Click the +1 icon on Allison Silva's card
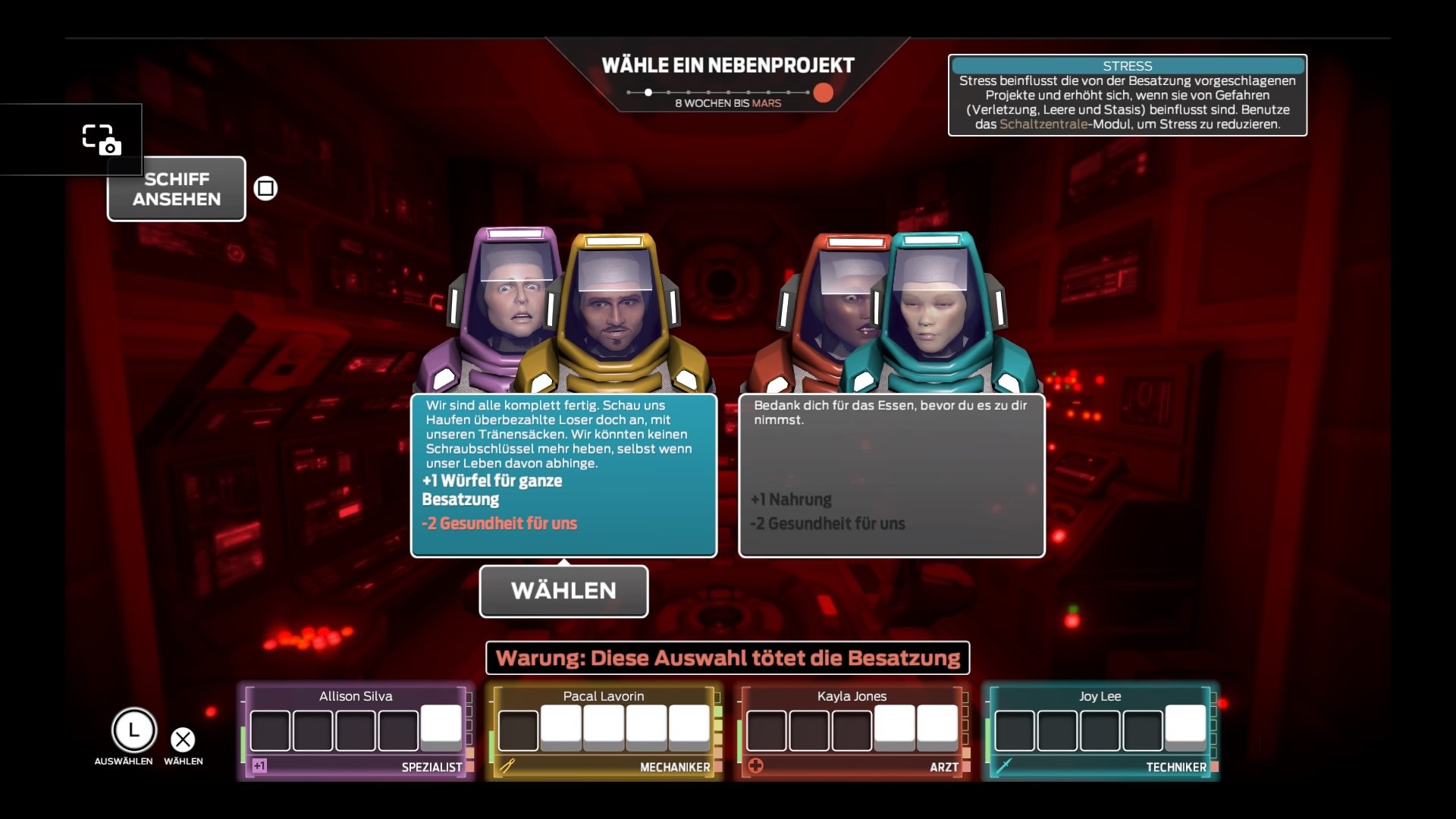1456x819 pixels. coord(258,767)
